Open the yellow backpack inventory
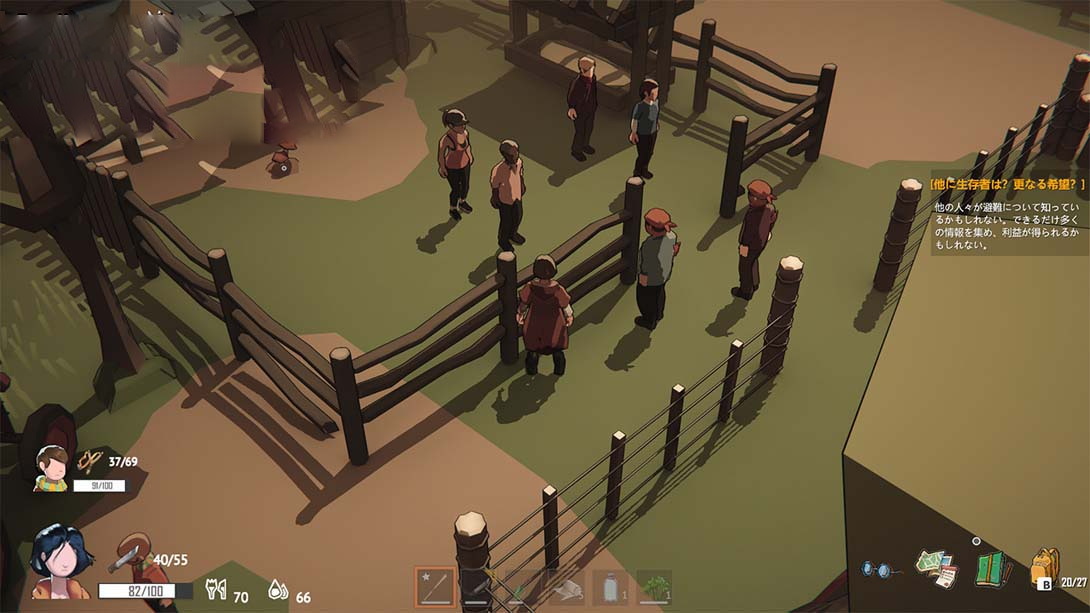Screen dimensions: 1090x613 tap(1045, 570)
